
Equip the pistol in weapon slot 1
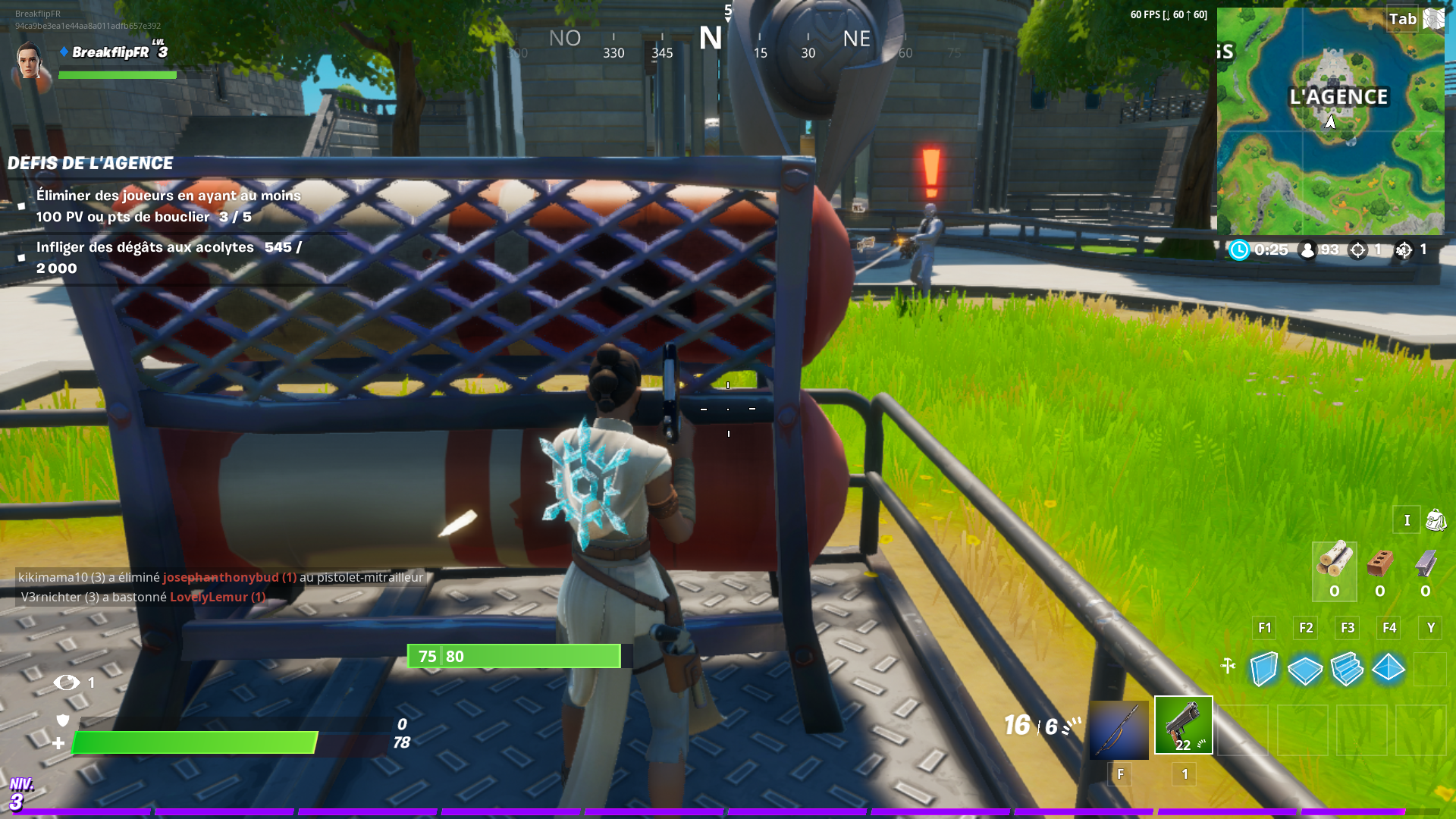[1183, 724]
